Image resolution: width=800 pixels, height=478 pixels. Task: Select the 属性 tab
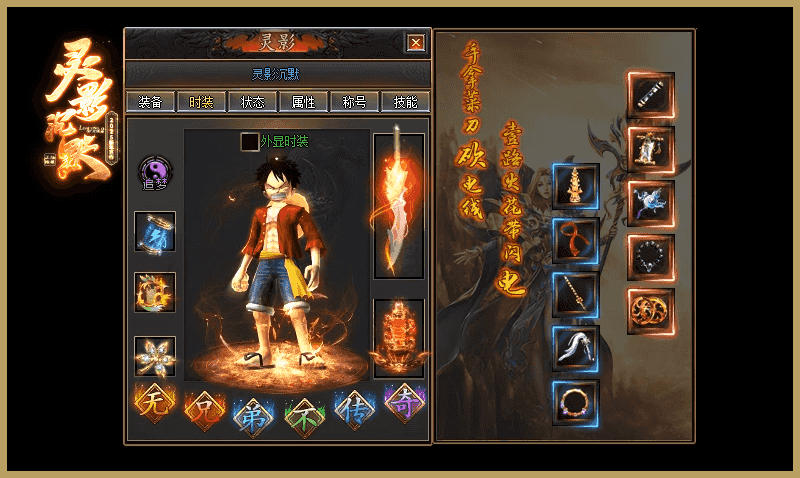303,102
